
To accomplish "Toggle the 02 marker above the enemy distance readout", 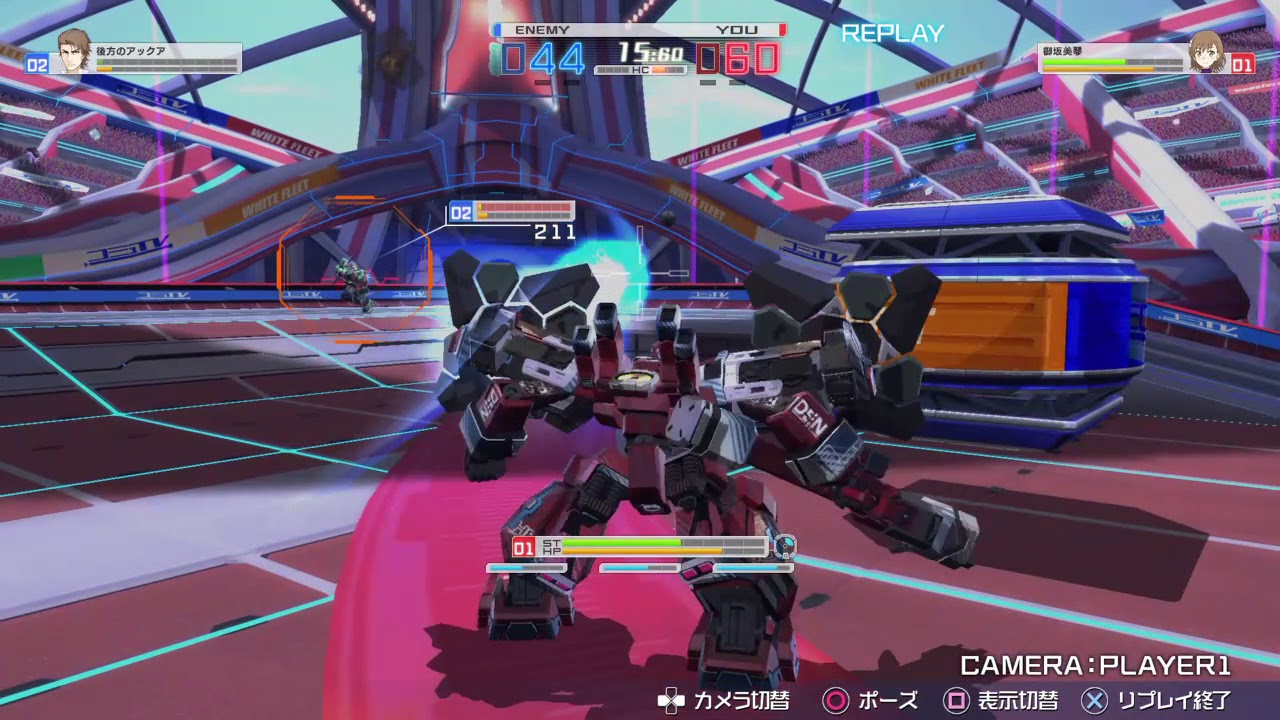I will click(460, 211).
